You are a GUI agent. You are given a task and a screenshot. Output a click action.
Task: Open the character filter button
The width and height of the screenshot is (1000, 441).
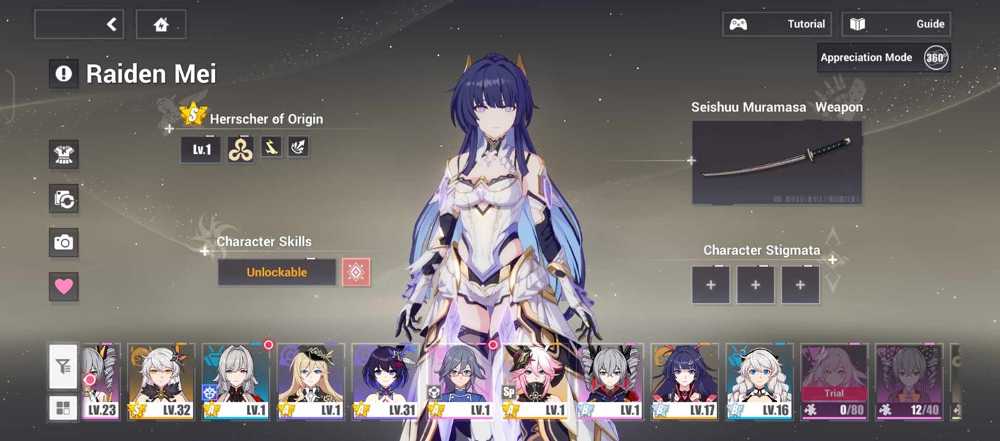click(x=62, y=368)
